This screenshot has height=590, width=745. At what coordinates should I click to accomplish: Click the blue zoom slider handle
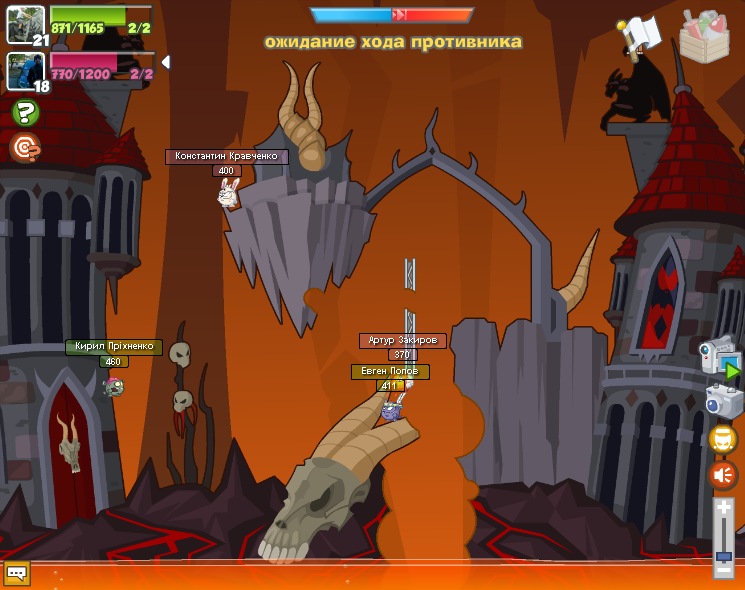[723, 555]
